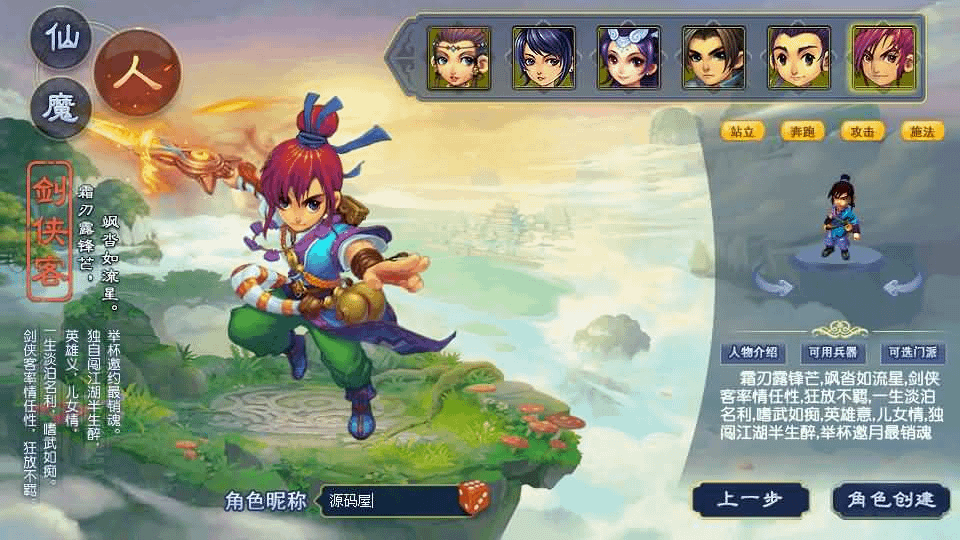This screenshot has width=960, height=540.
Task: Show the 攻击 attack animation
Action: click(862, 131)
